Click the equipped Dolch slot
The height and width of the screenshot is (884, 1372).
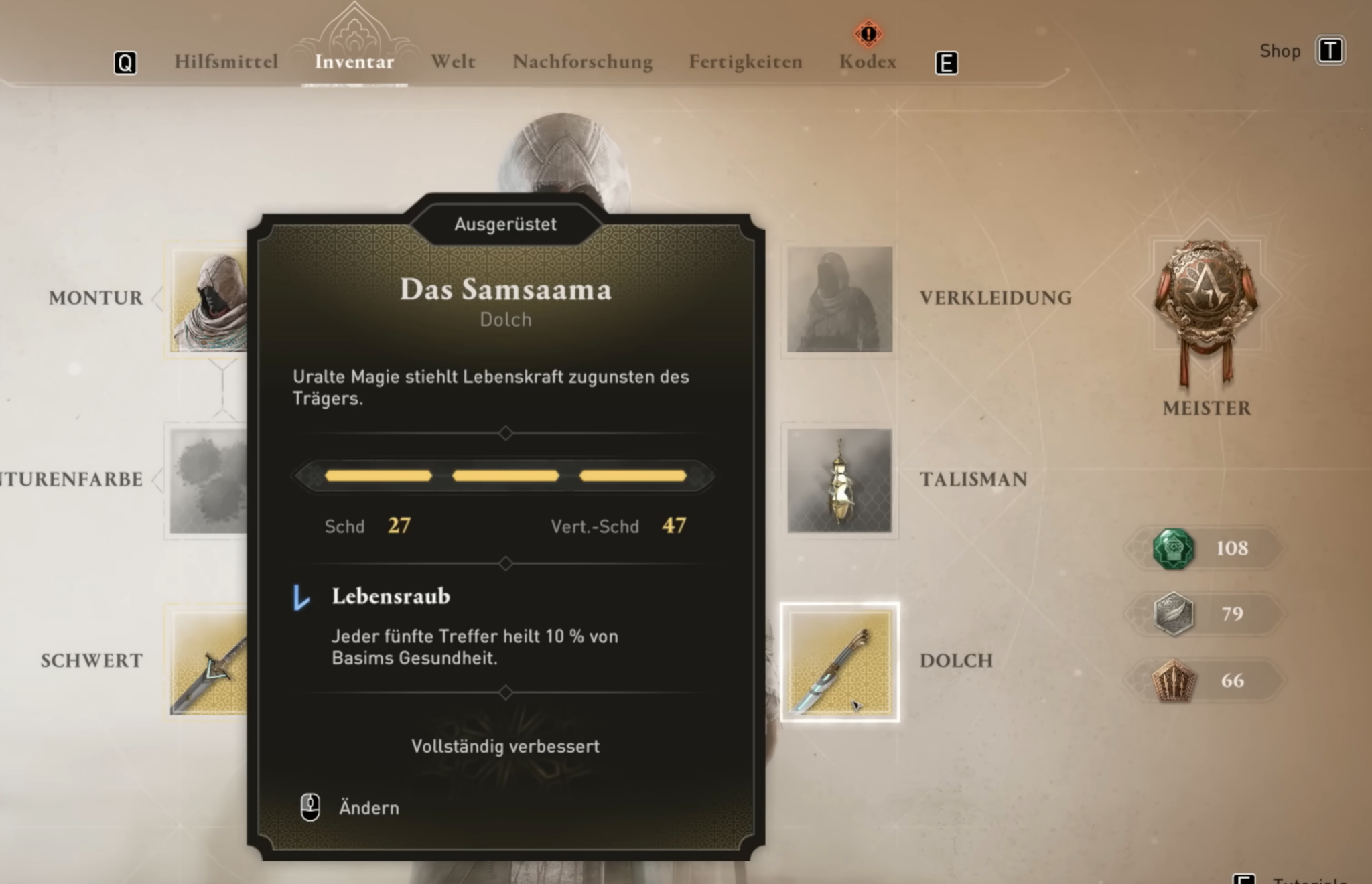point(839,662)
